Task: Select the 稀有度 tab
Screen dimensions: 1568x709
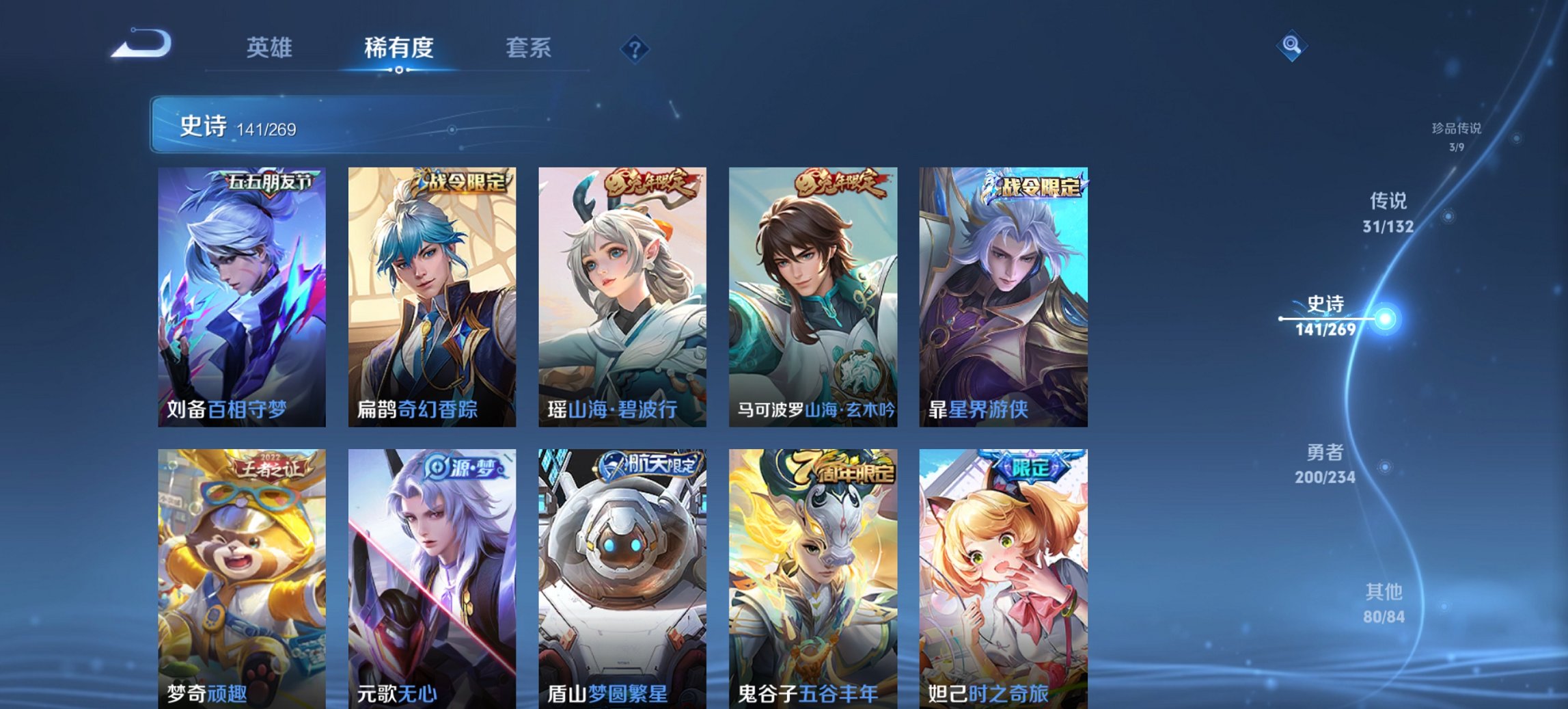Action: tap(398, 48)
